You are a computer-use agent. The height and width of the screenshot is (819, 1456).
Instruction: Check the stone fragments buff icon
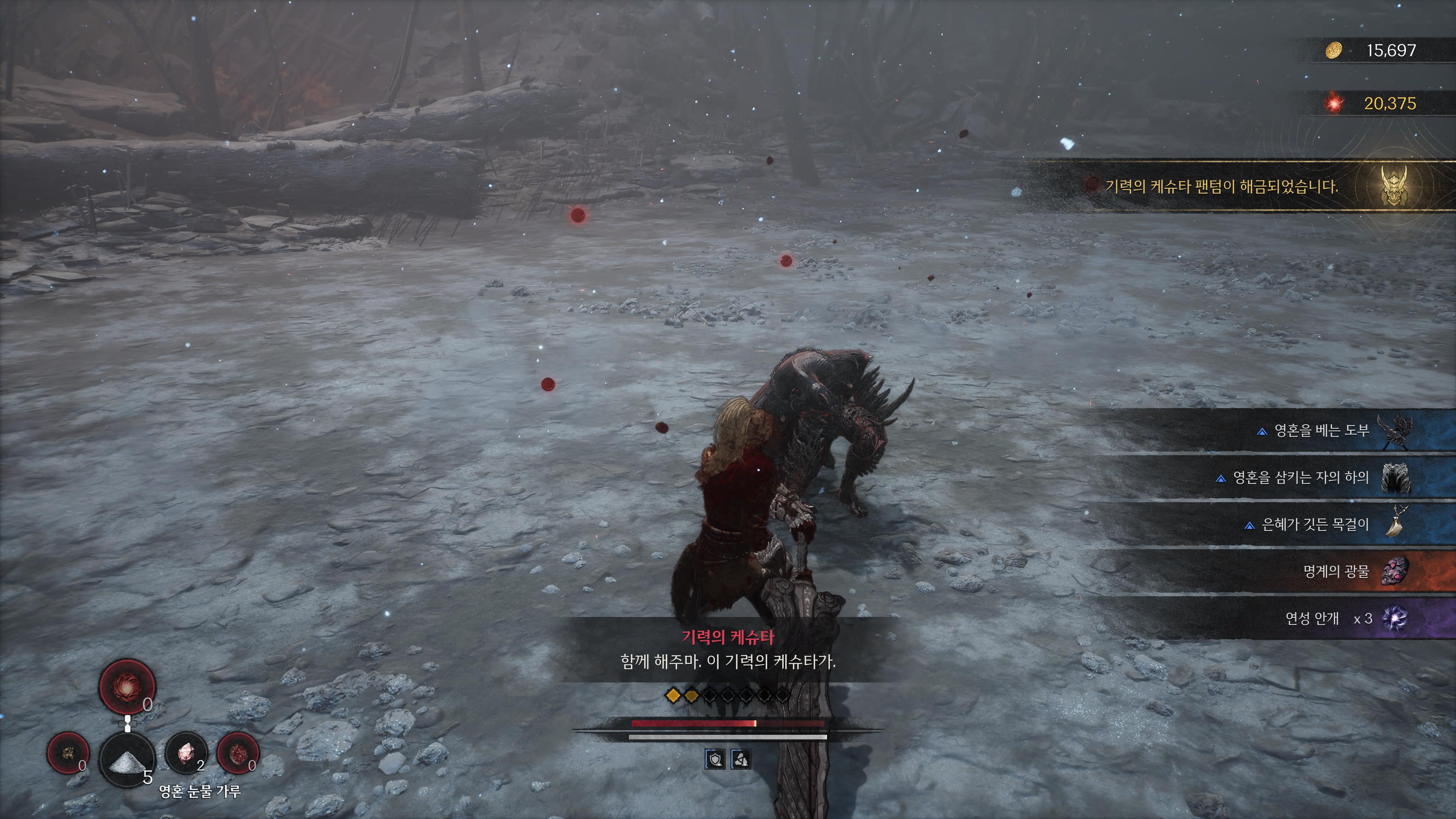[741, 759]
